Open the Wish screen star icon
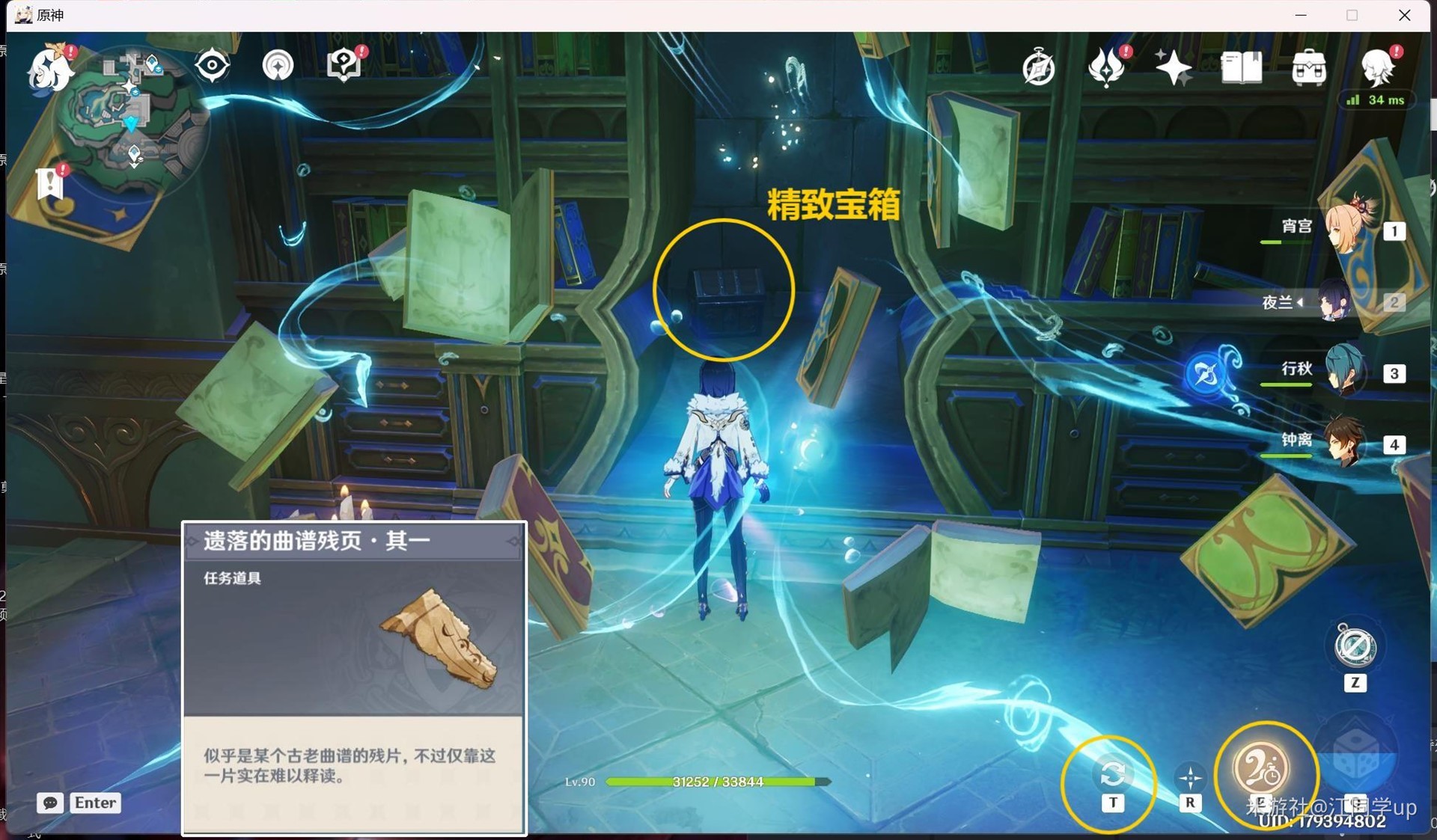Image resolution: width=1437 pixels, height=840 pixels. point(1175,67)
